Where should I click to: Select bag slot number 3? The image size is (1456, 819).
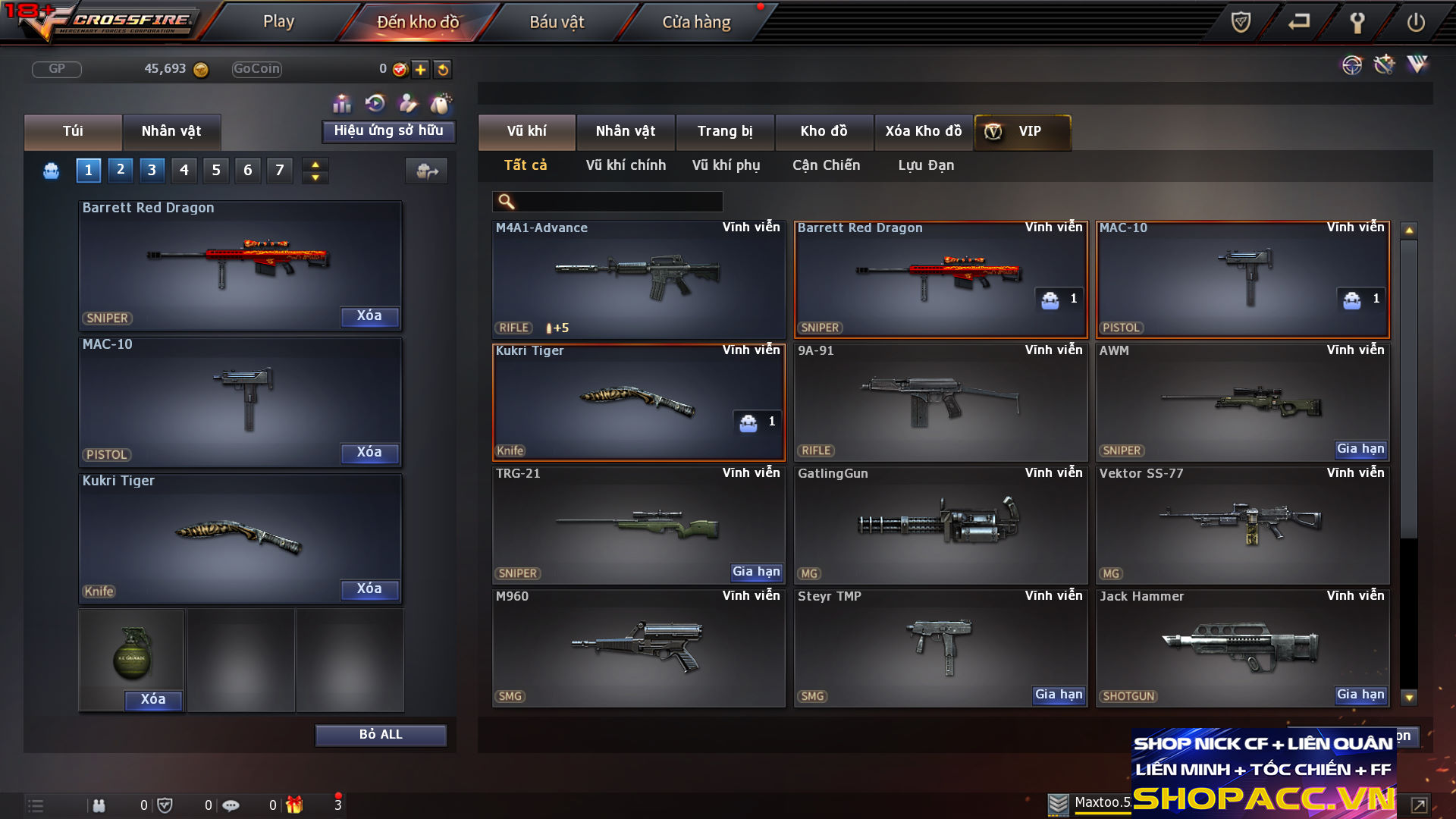152,170
